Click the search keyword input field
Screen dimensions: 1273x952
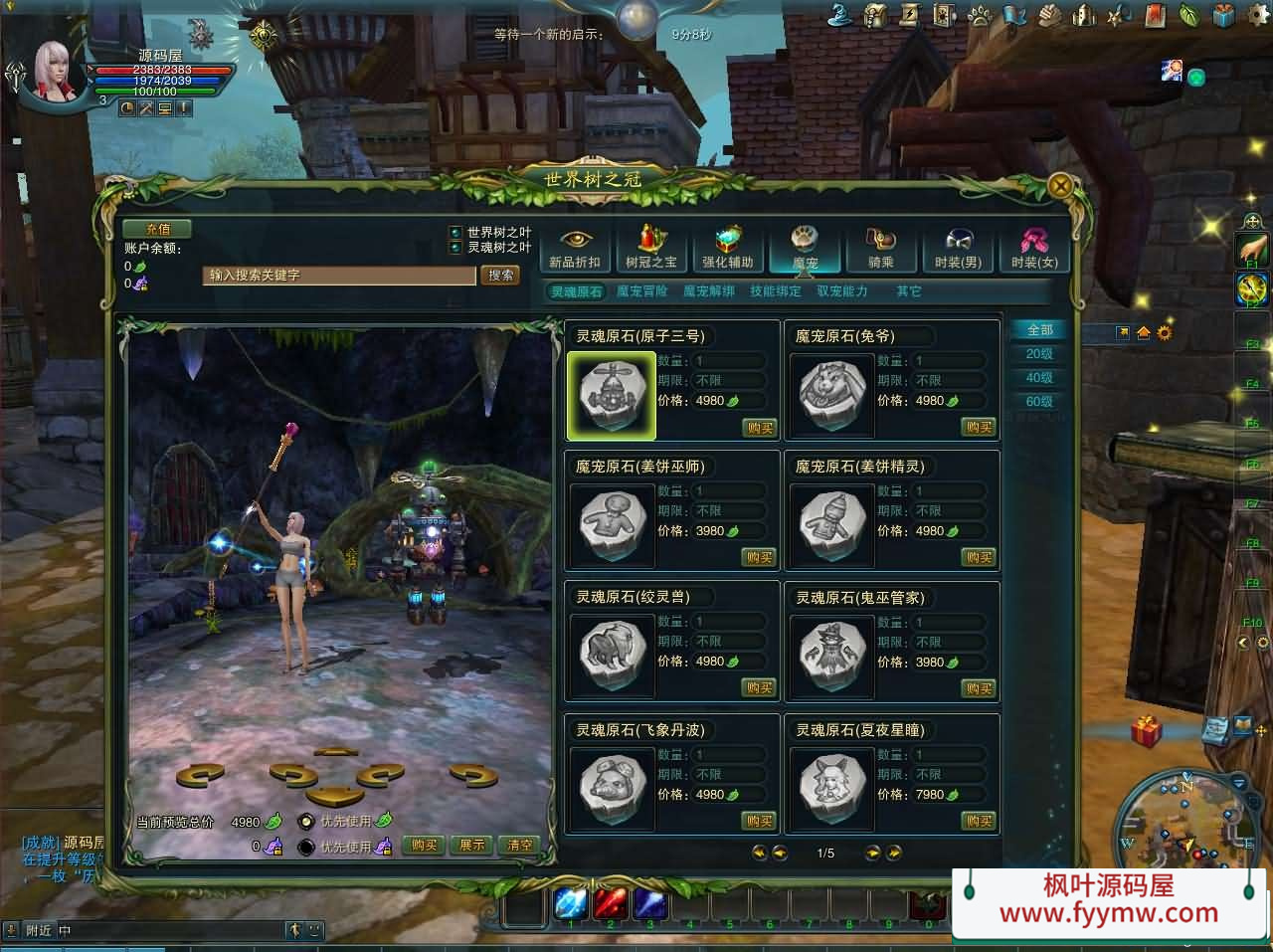click(x=340, y=276)
